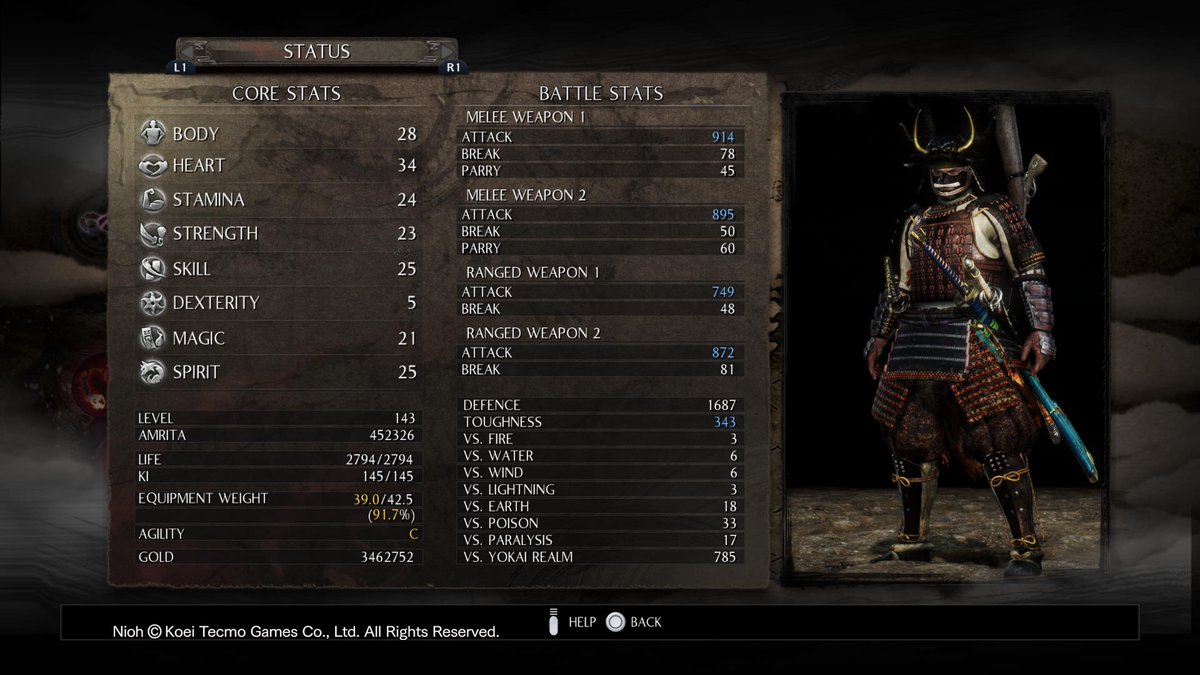Highlight the Stamina stat row

(x=277, y=200)
